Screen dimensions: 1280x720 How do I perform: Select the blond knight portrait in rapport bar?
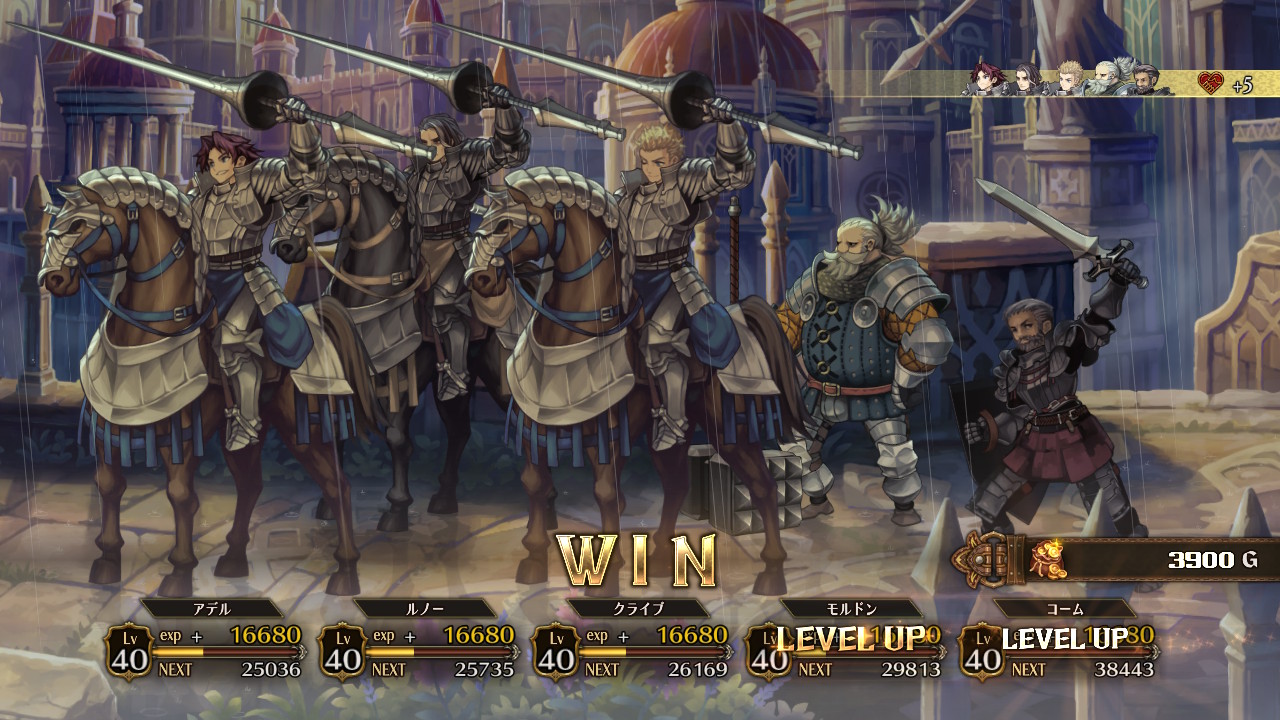(1070, 79)
